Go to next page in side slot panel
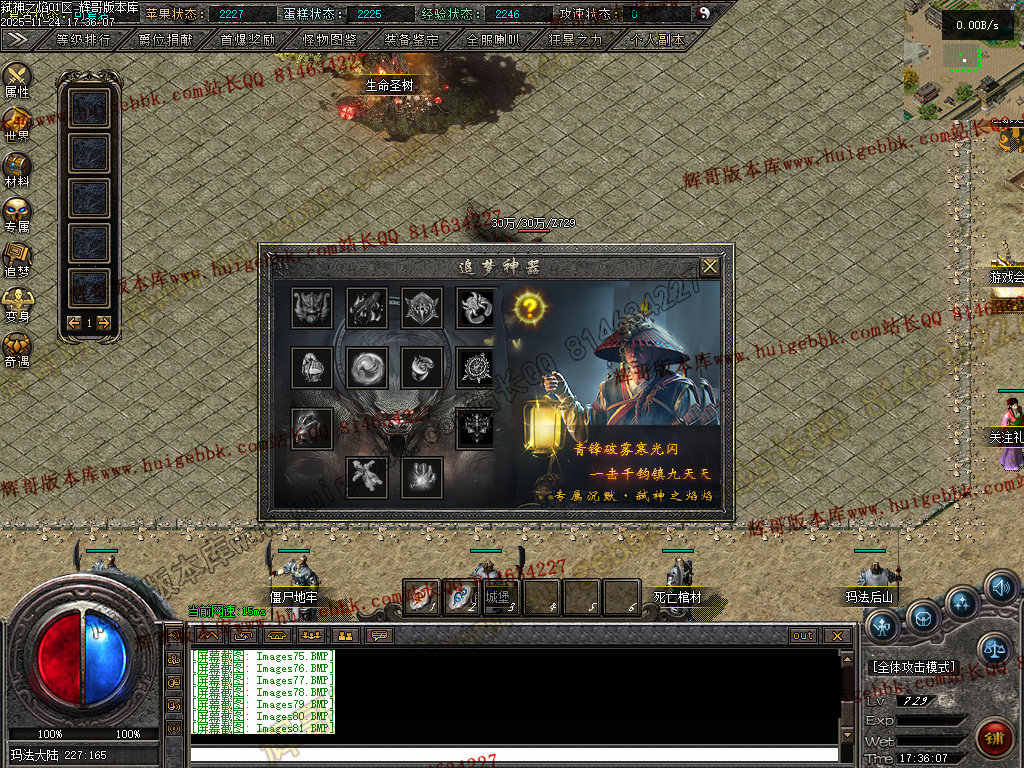Image resolution: width=1024 pixels, height=768 pixels. pos(103,322)
